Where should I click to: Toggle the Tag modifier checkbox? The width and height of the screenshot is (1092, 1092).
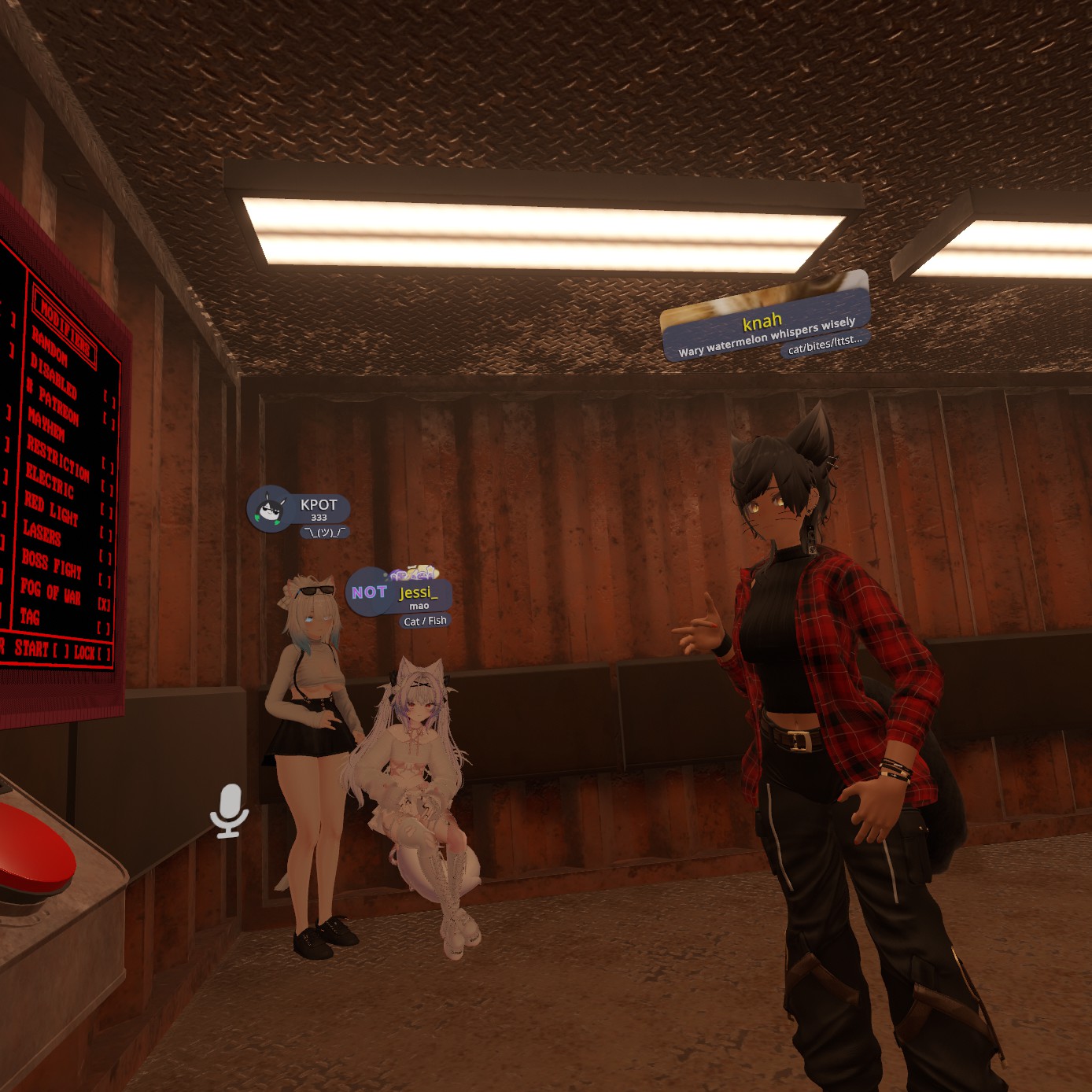coord(103,627)
